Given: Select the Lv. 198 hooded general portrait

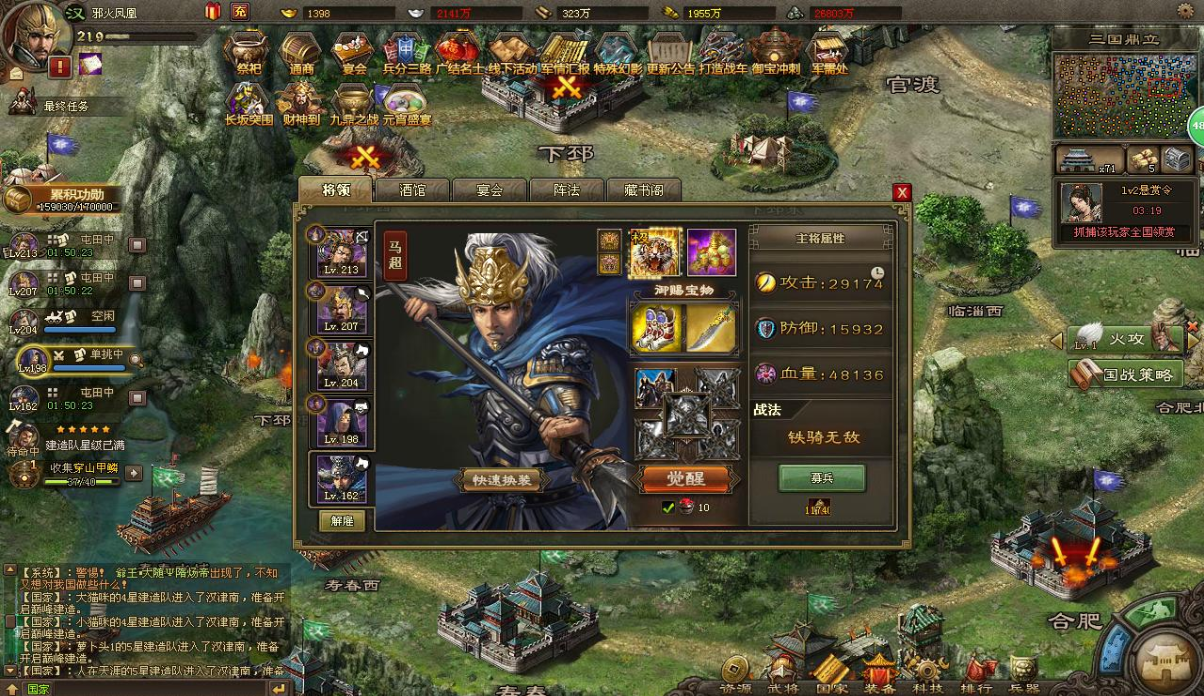Looking at the screenshot, I should click(x=341, y=422).
